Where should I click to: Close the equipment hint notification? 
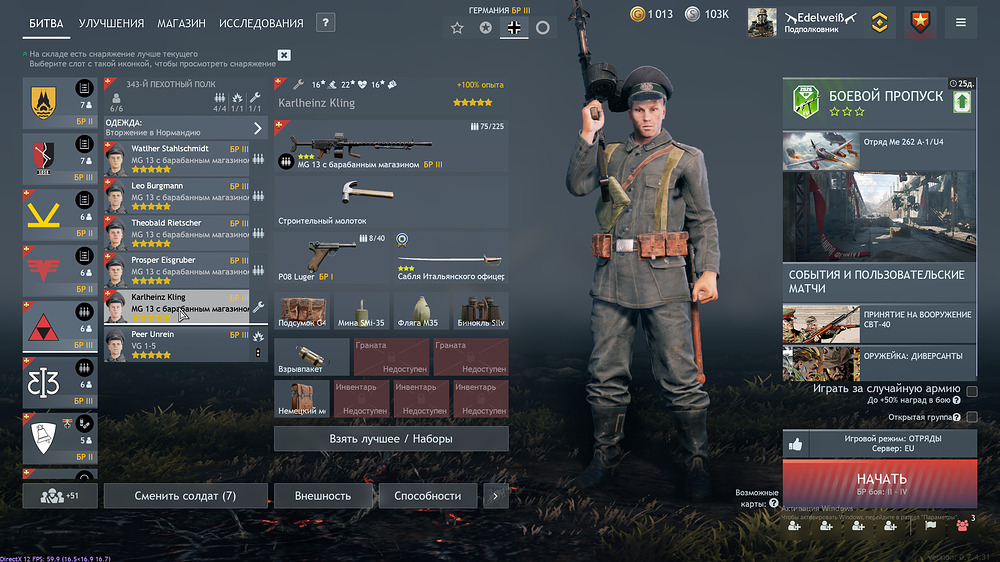[284, 55]
